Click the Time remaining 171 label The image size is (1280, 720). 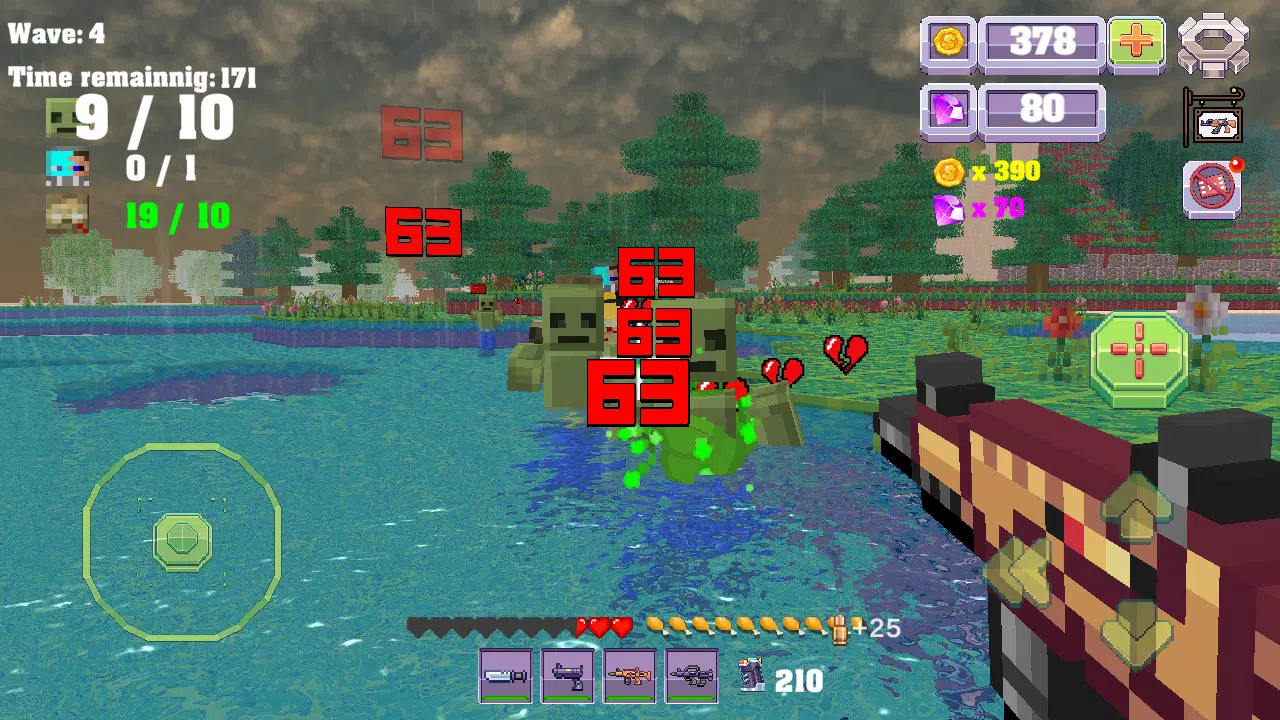coord(132,77)
